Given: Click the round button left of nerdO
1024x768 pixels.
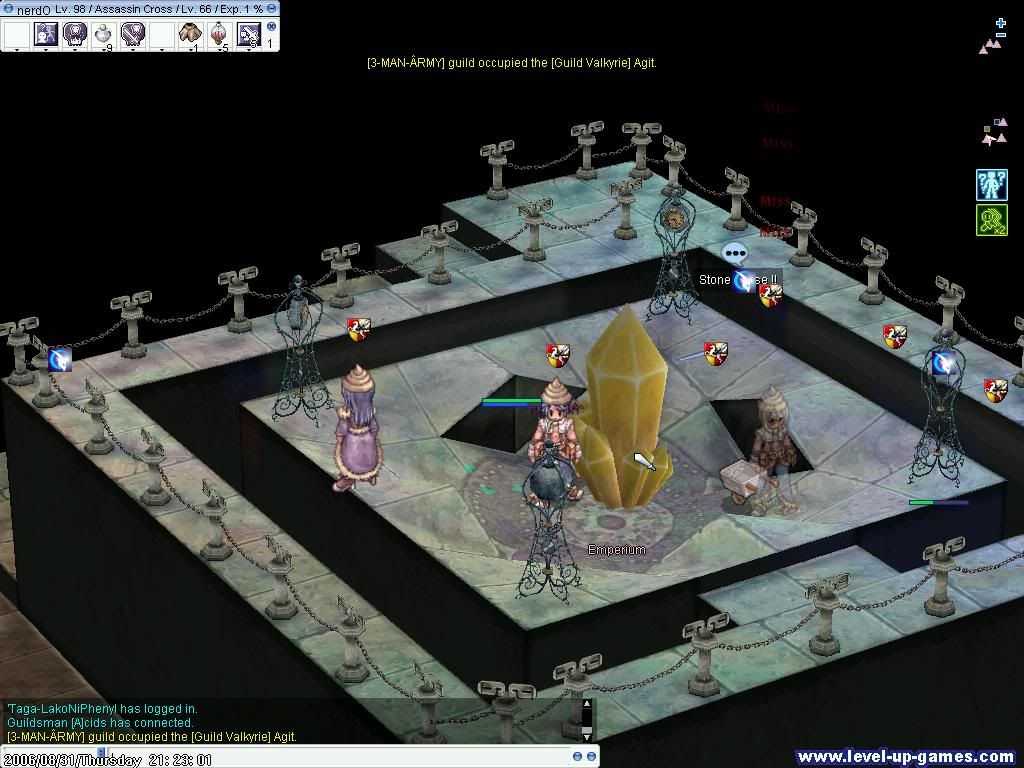Looking at the screenshot, I should click(8, 8).
